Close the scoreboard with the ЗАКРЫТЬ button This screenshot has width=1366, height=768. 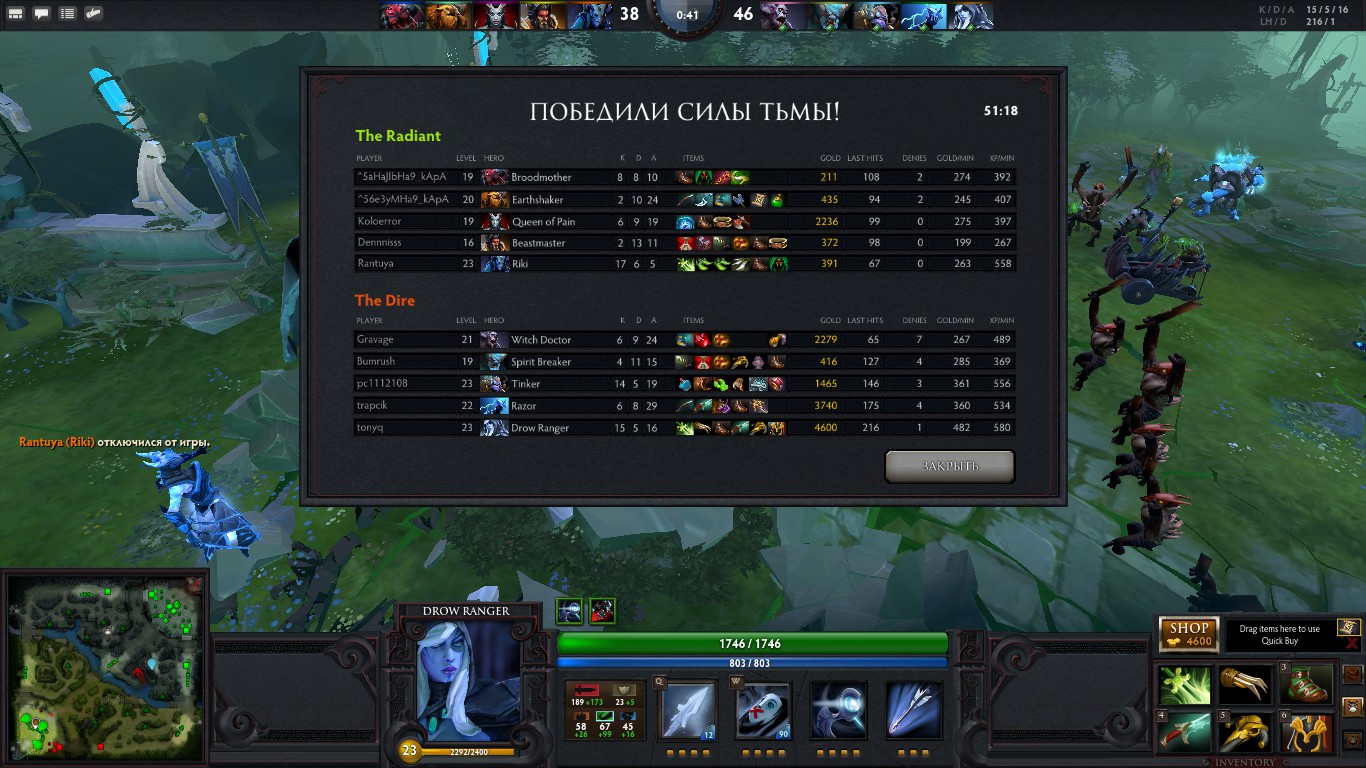[x=949, y=466]
